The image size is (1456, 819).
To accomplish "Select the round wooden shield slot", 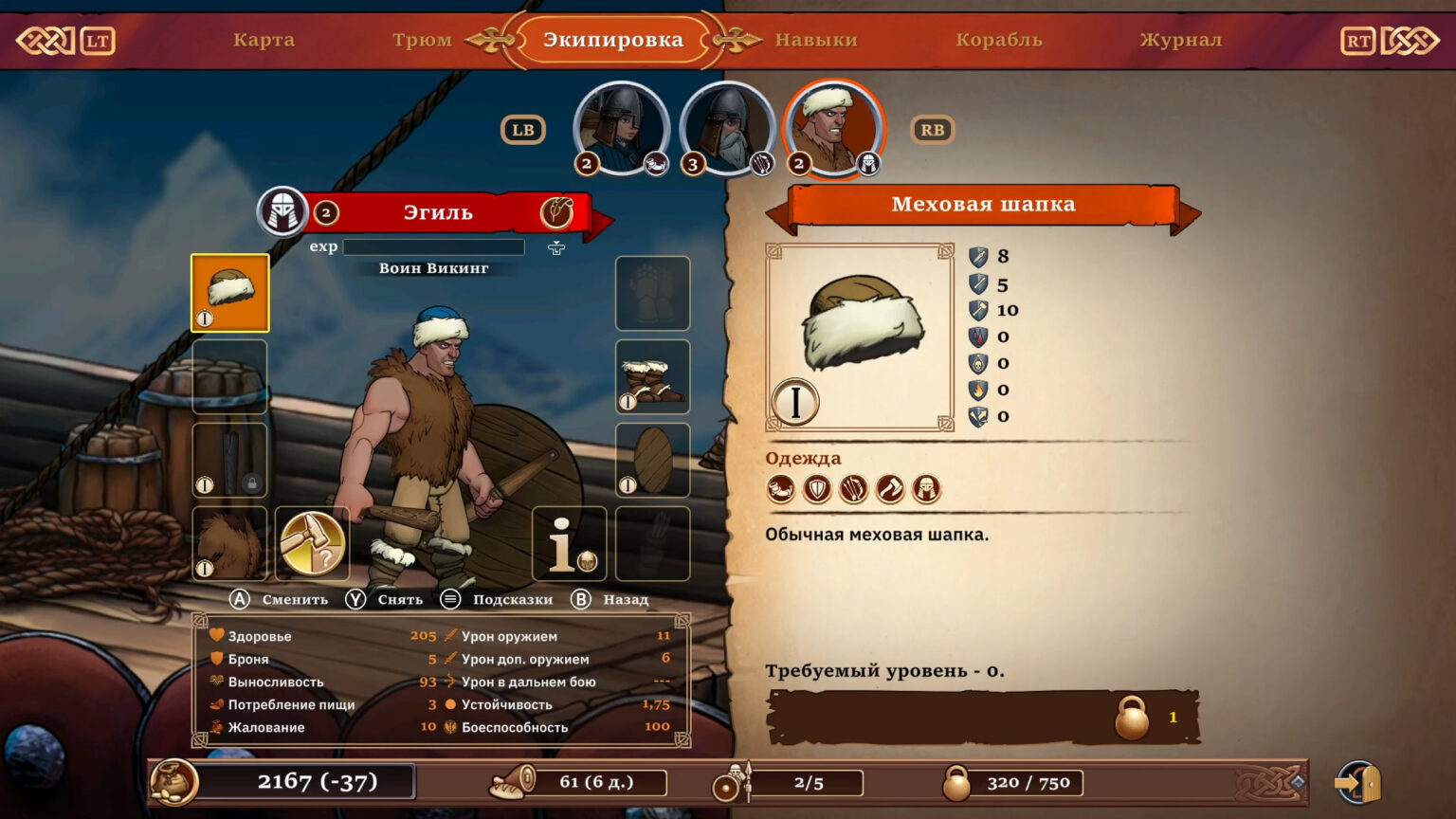I will click(652, 460).
